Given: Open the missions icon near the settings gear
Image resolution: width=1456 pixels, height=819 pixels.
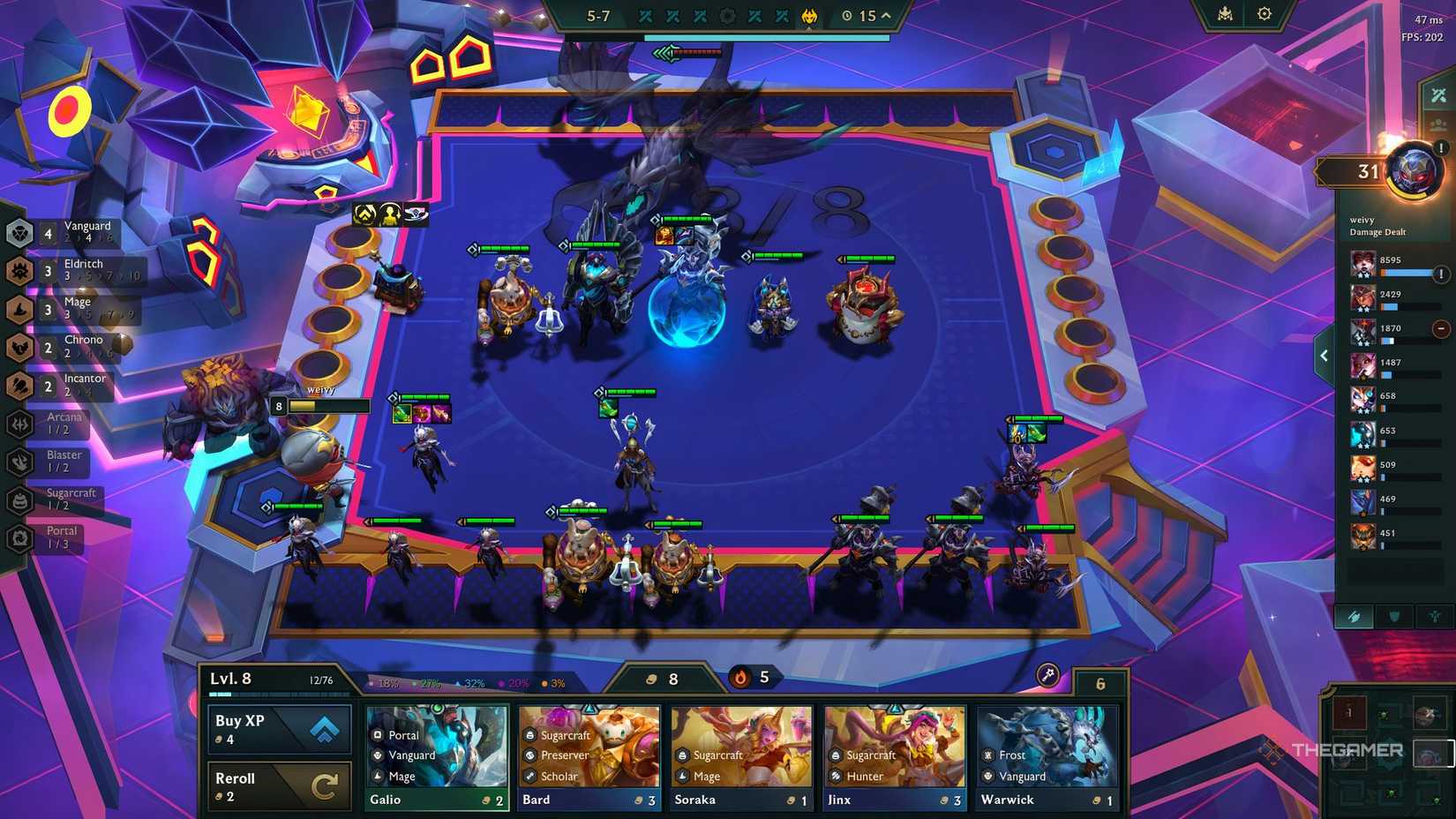Looking at the screenshot, I should click(1226, 13).
